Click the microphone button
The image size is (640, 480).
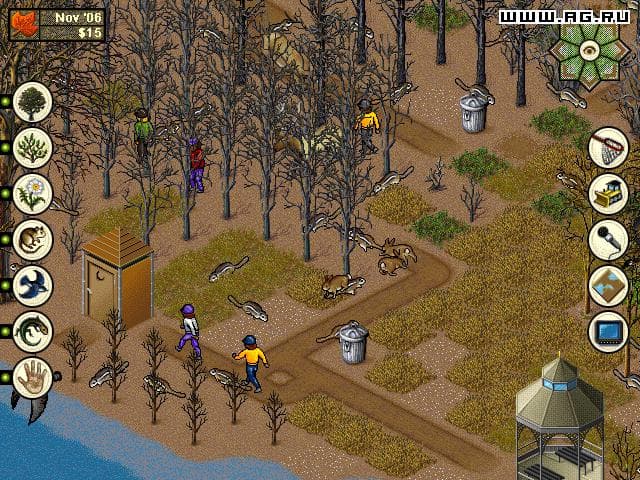[608, 239]
